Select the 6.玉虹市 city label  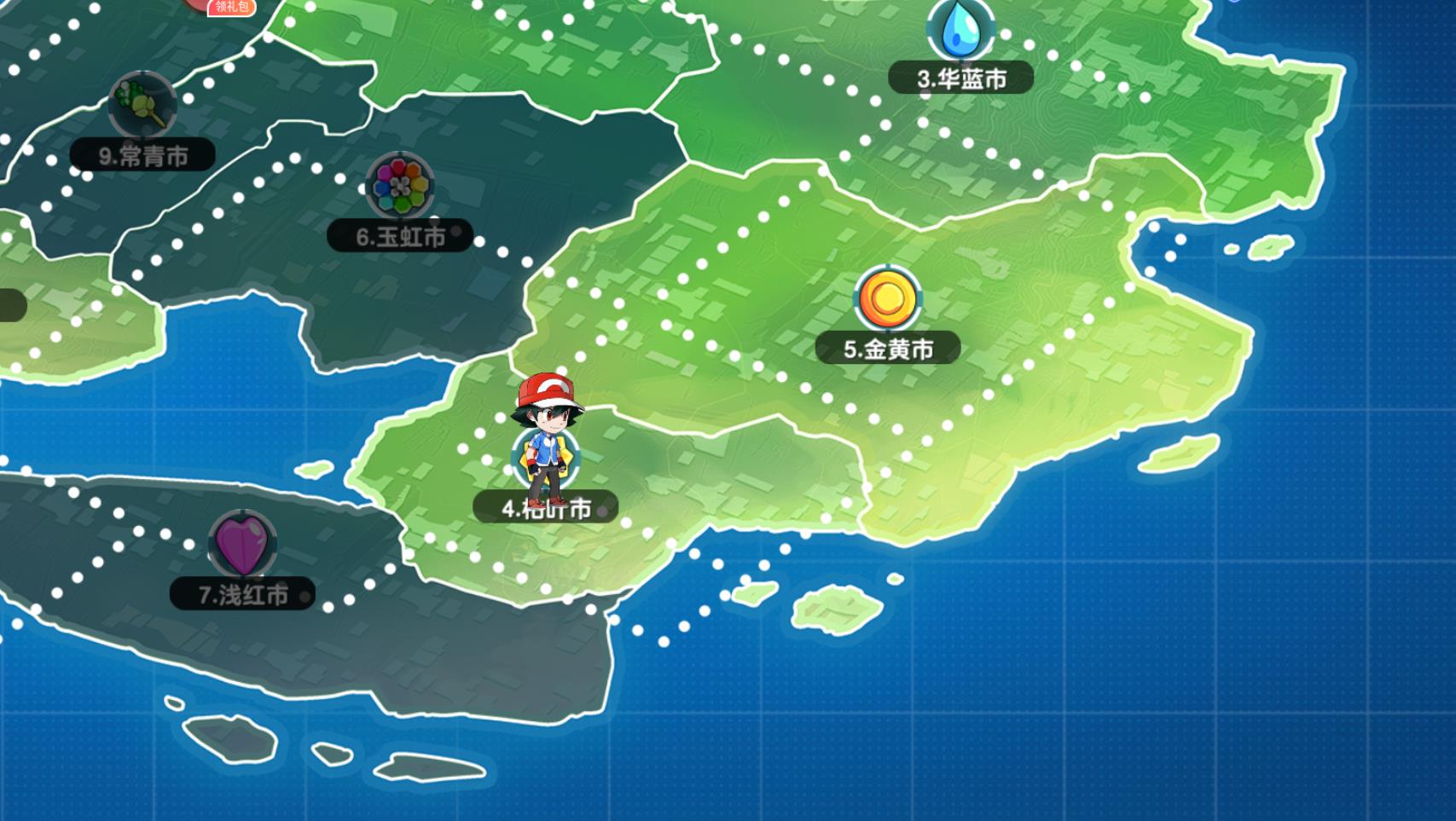tap(400, 236)
